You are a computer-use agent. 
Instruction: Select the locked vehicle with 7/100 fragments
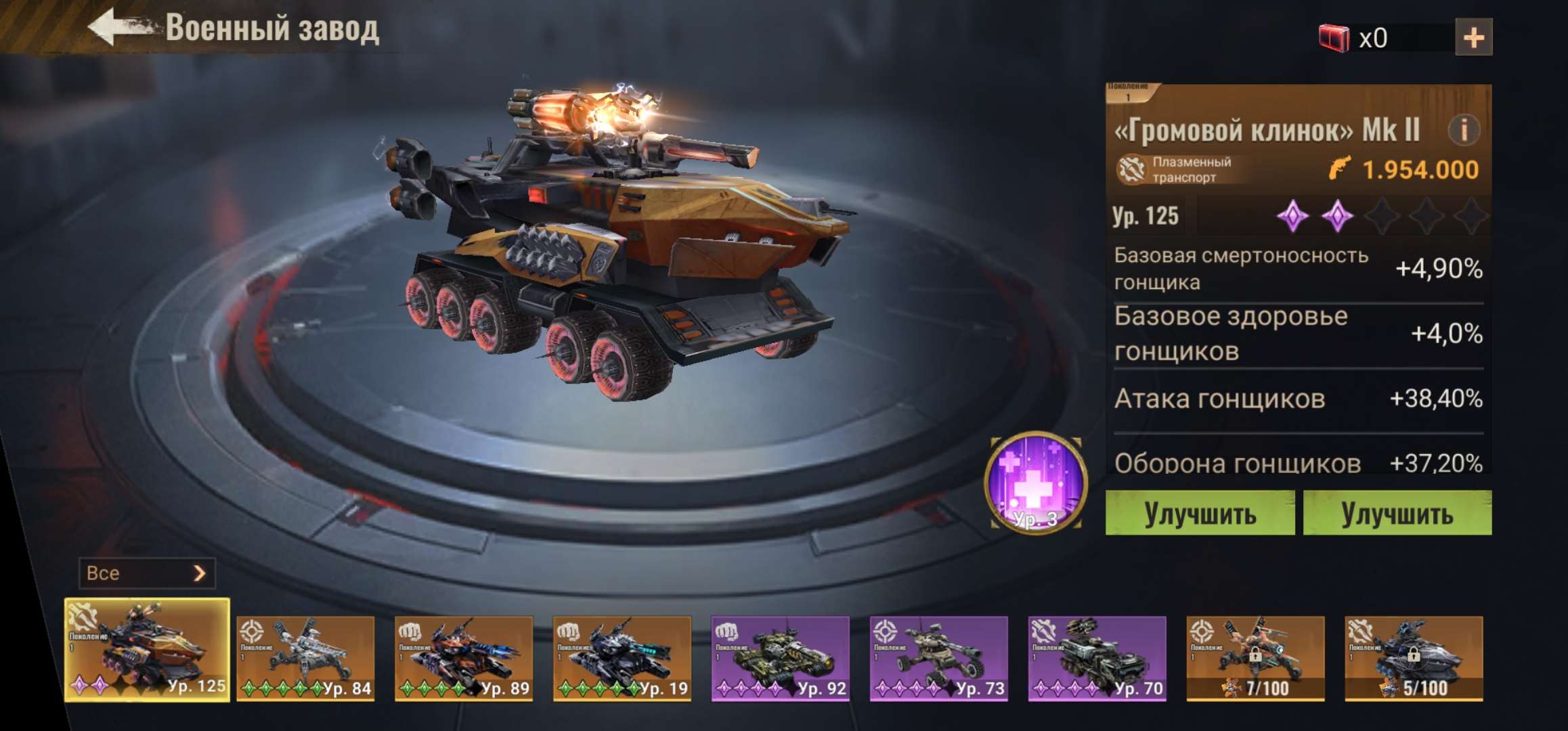[1255, 658]
